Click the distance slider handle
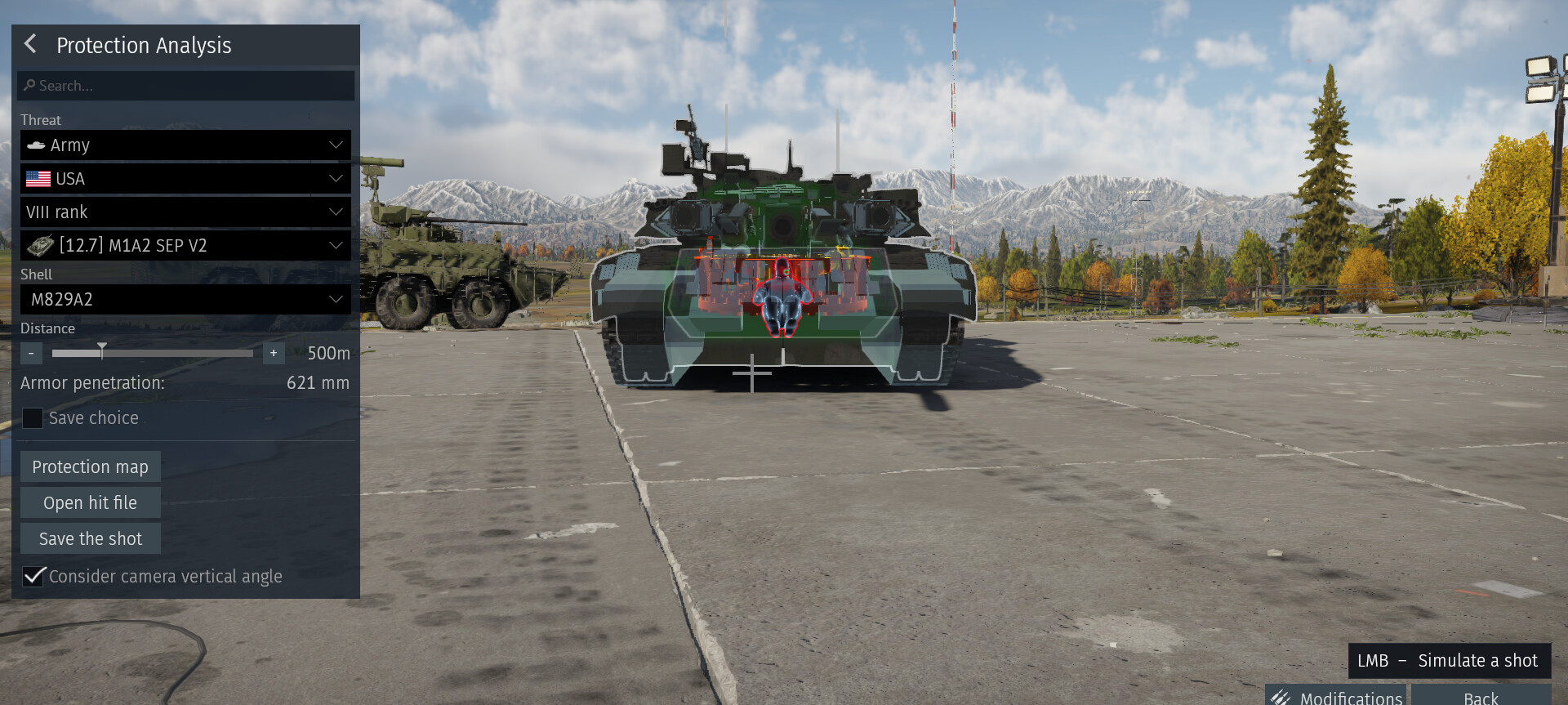The width and height of the screenshot is (1568, 705). point(102,351)
